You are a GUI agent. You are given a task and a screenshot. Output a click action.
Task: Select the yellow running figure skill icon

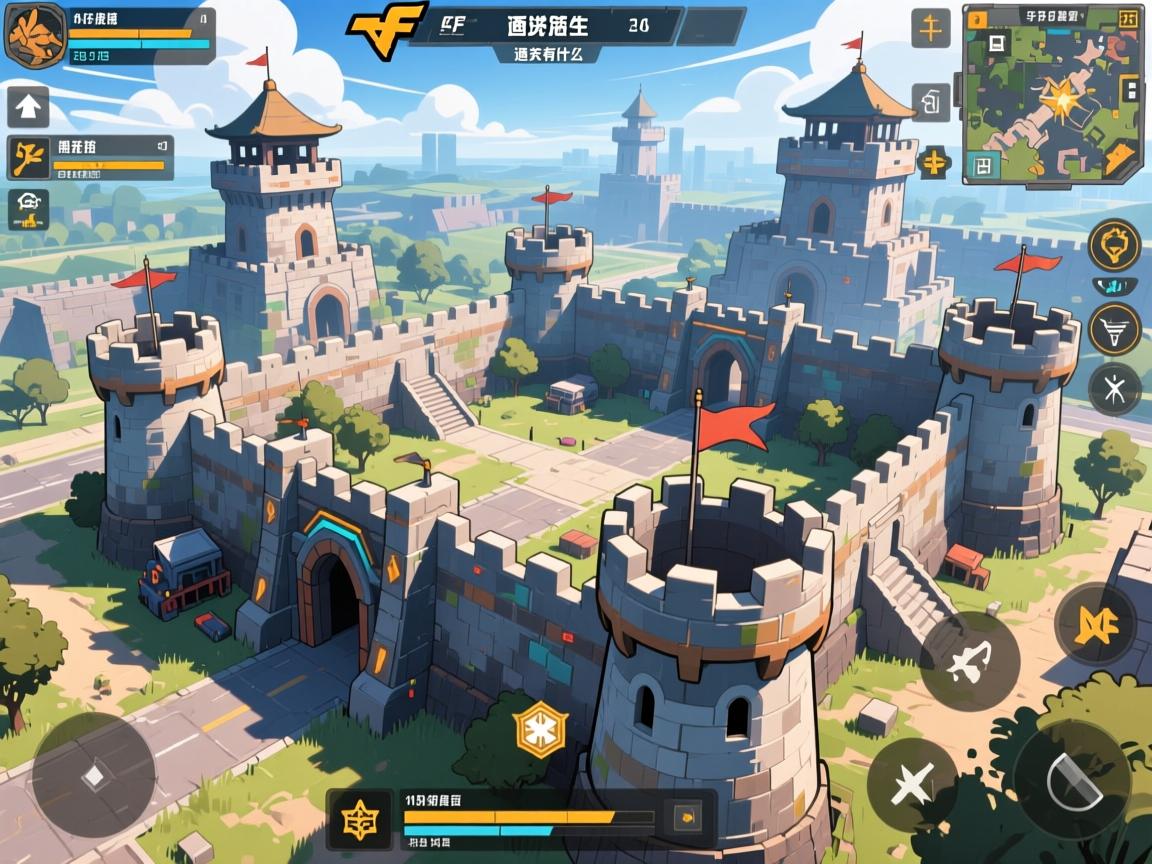coord(28,157)
